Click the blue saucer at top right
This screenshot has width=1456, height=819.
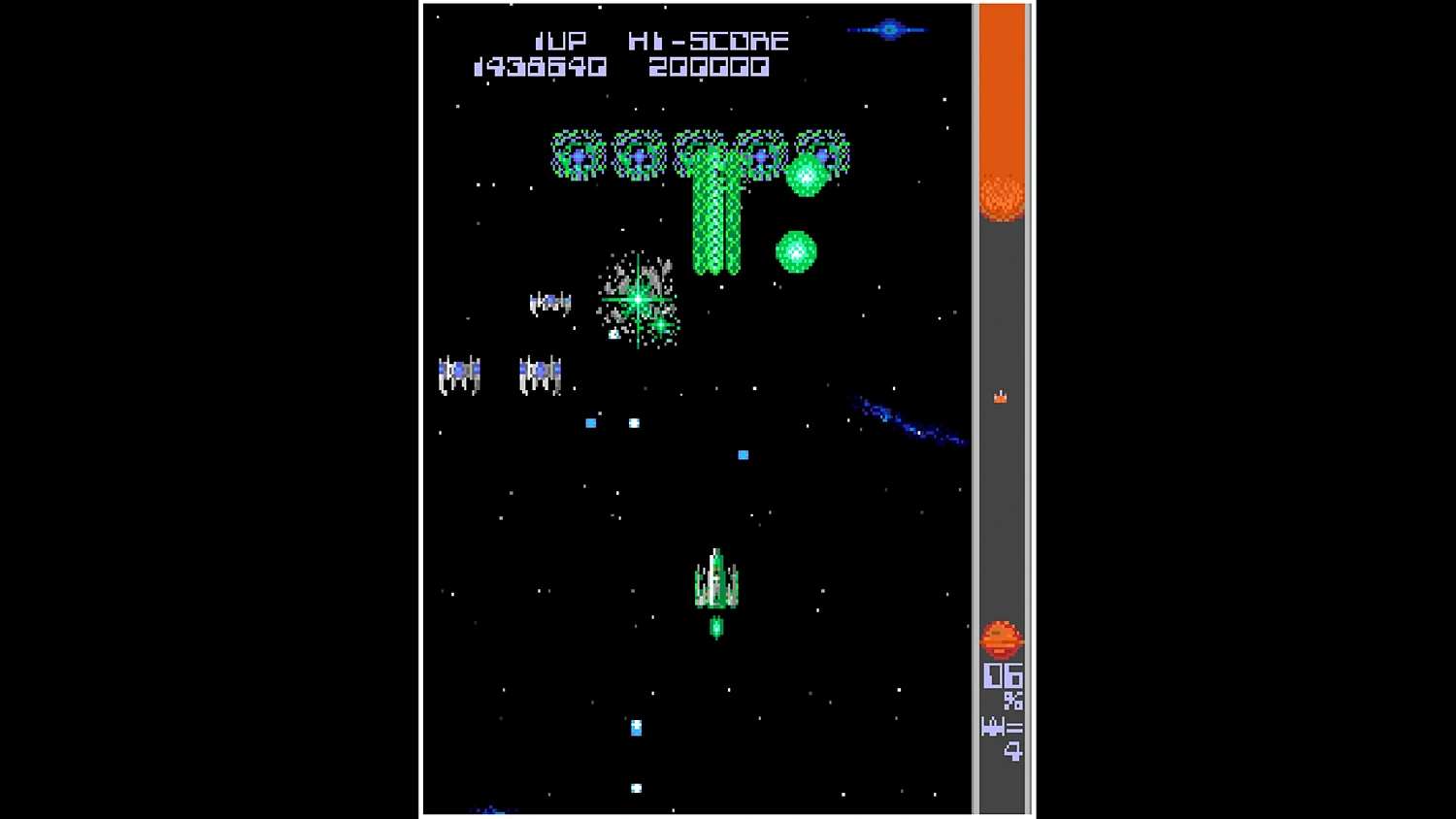tap(888, 29)
